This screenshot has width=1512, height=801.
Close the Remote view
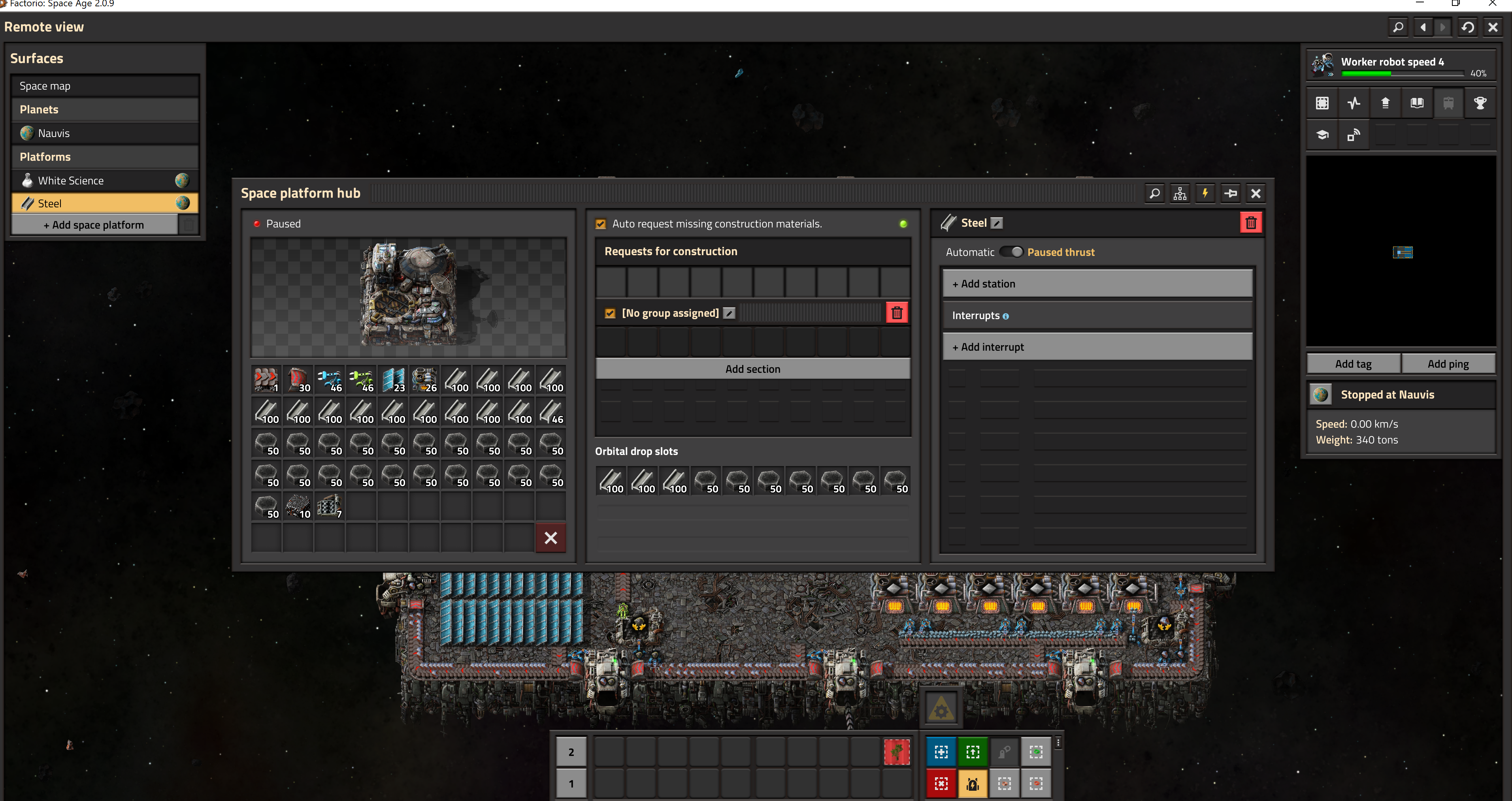click(1493, 27)
